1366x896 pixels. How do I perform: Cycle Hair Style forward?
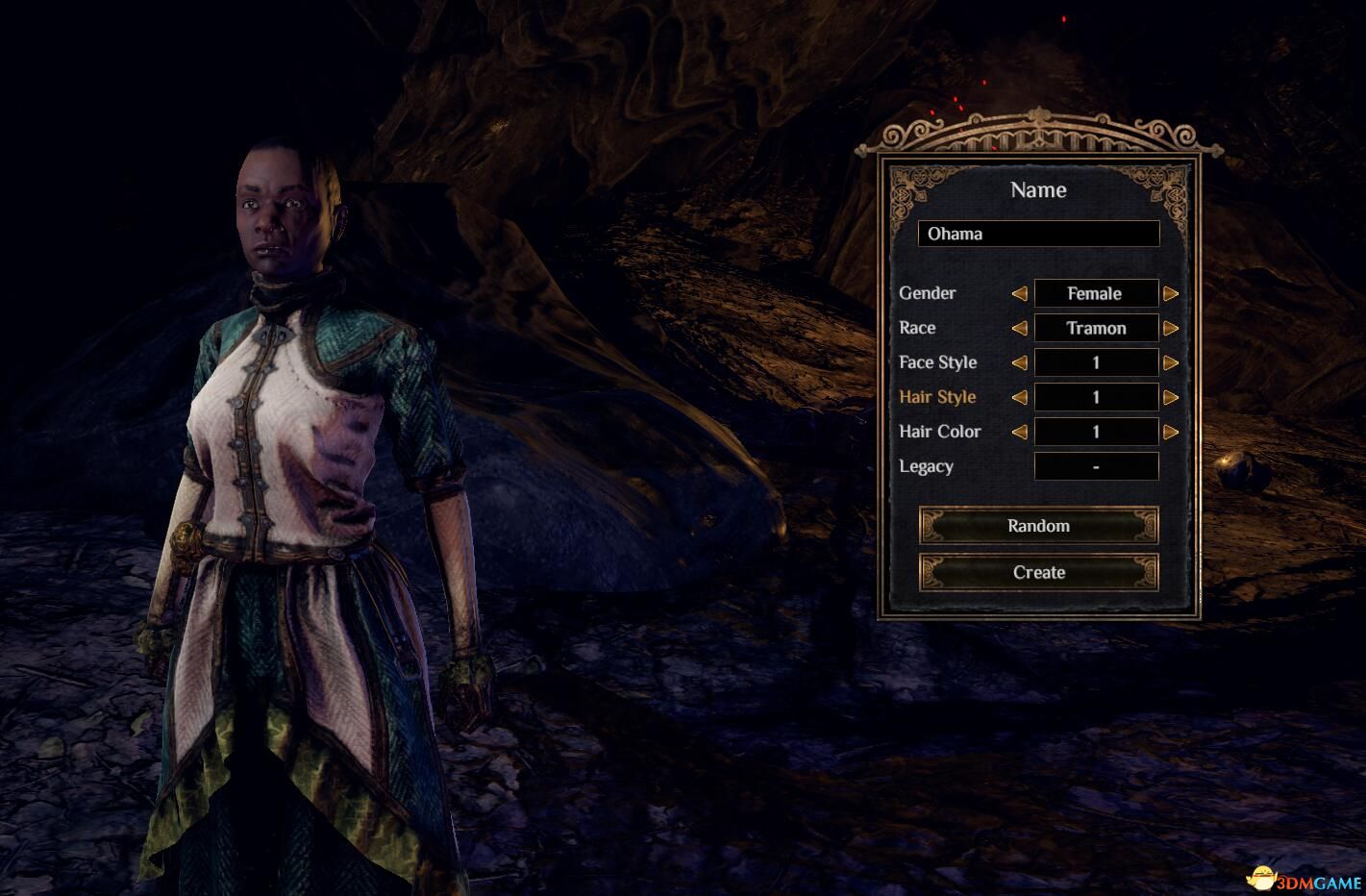pos(1171,397)
